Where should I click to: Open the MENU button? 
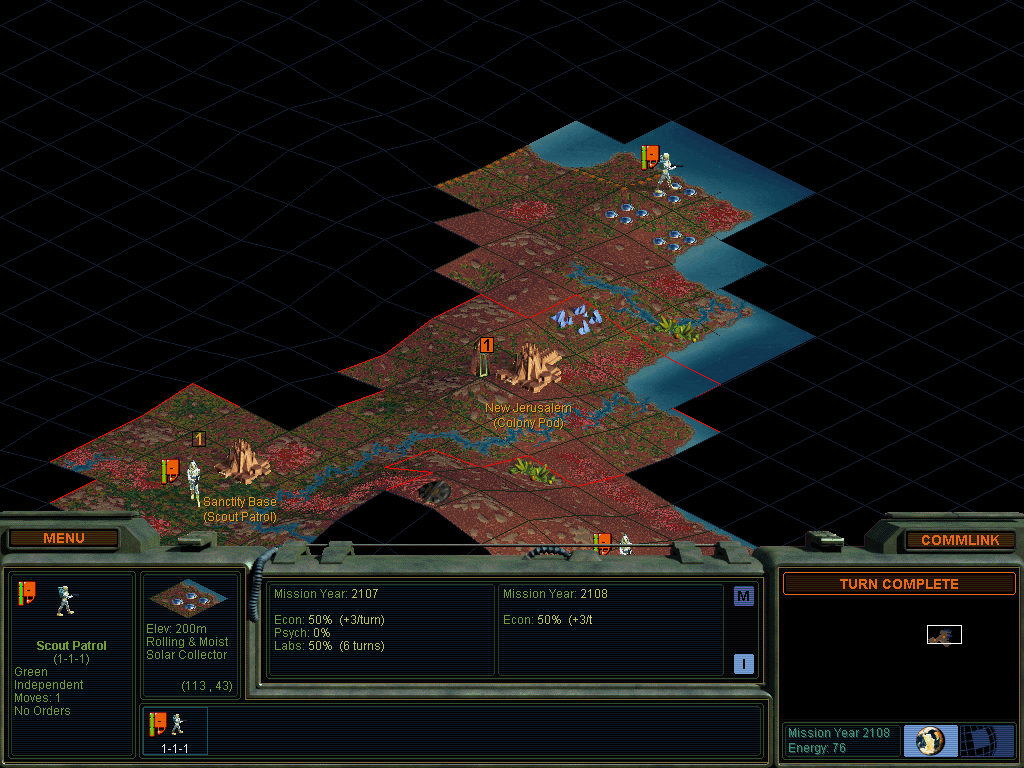click(x=64, y=539)
